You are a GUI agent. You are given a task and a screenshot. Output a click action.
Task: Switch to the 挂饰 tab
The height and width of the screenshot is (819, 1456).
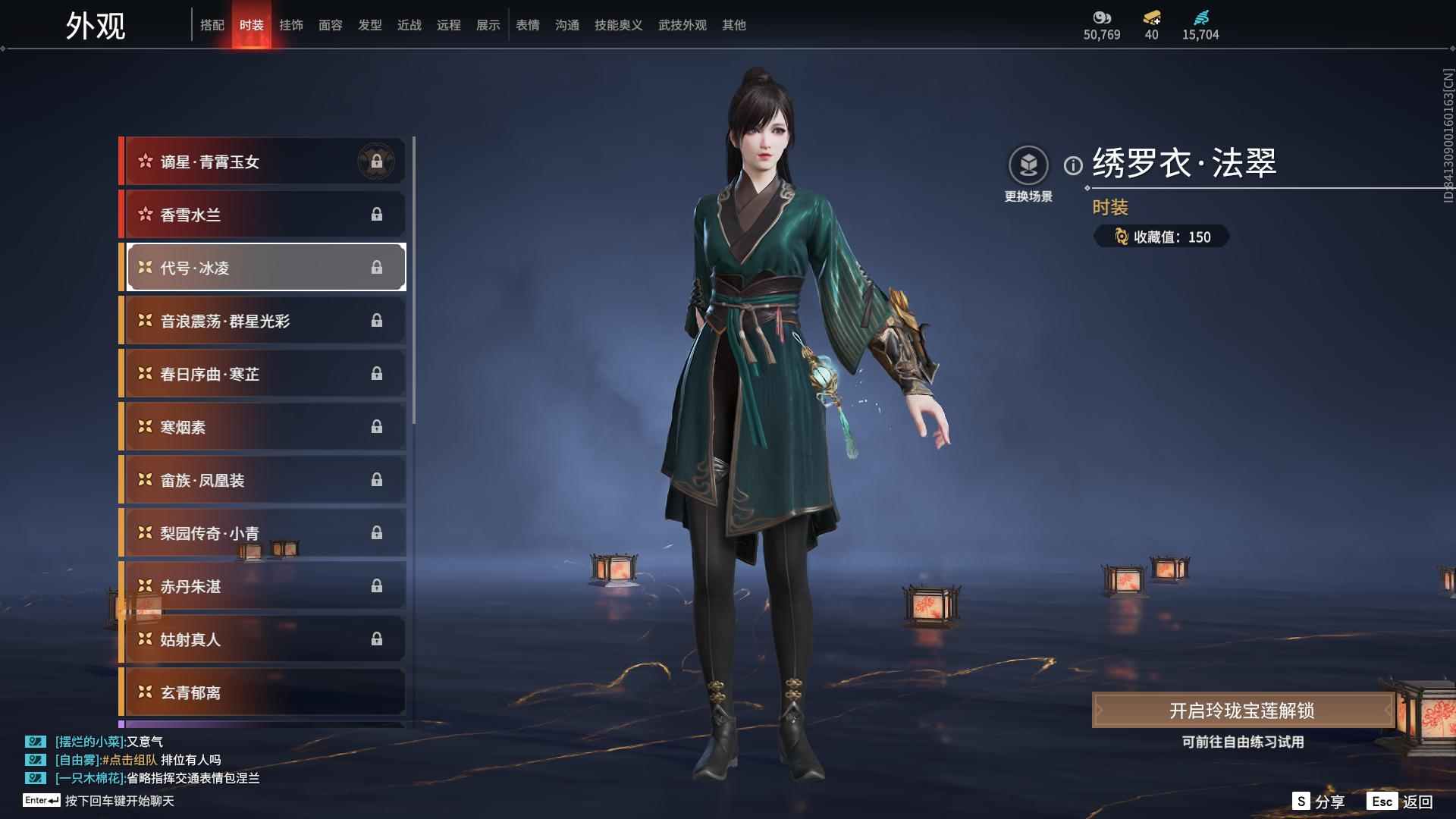pos(291,25)
